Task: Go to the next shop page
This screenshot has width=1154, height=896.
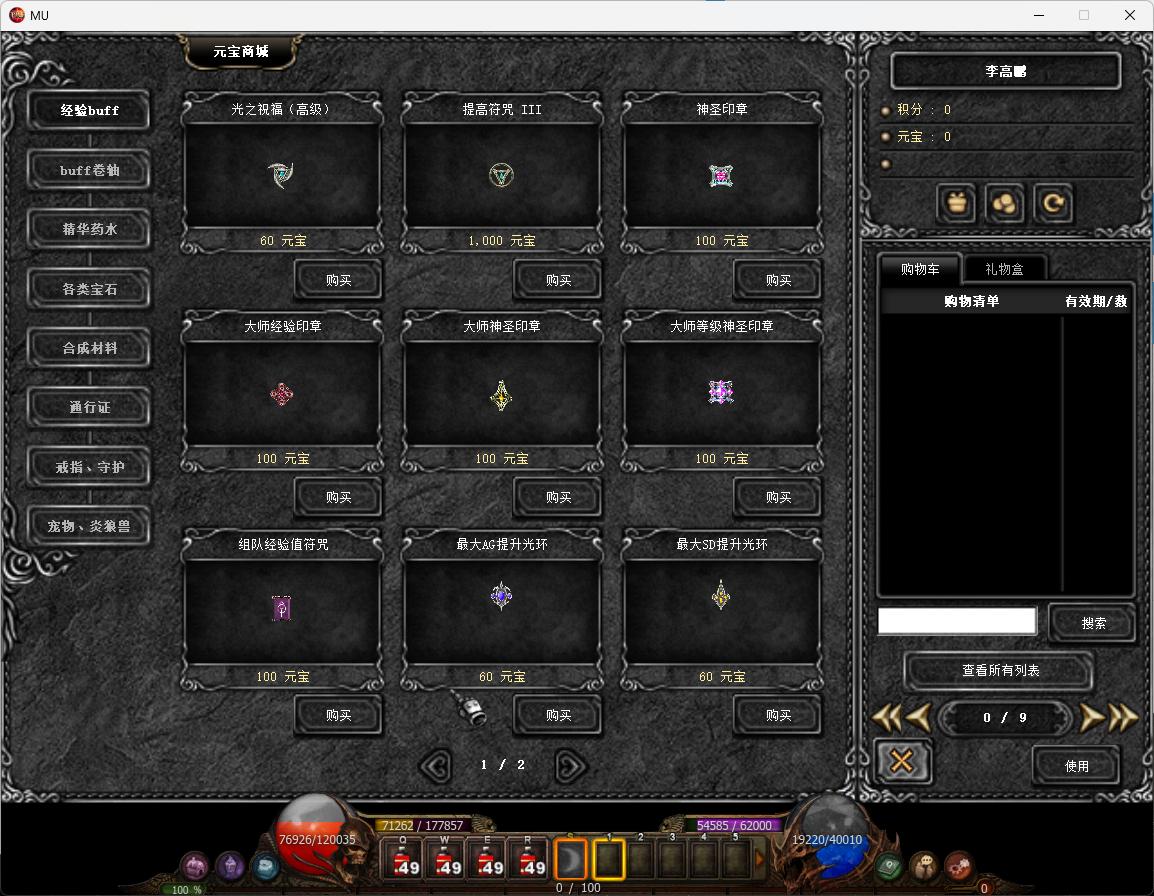Action: (570, 766)
